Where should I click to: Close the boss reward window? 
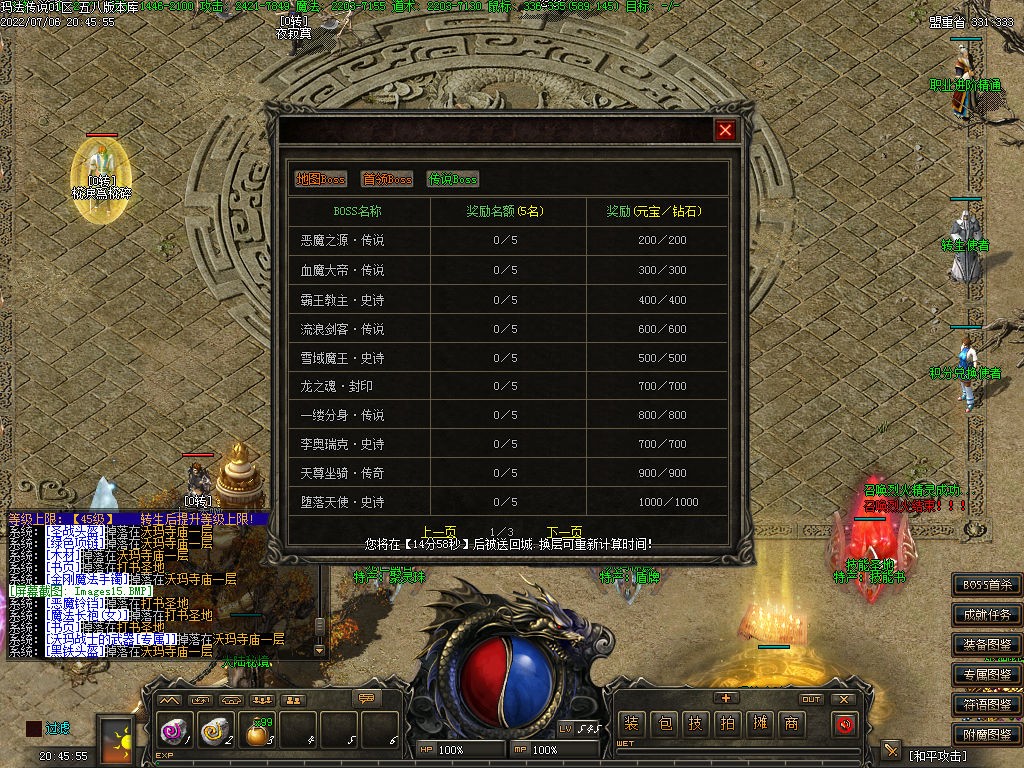726,130
